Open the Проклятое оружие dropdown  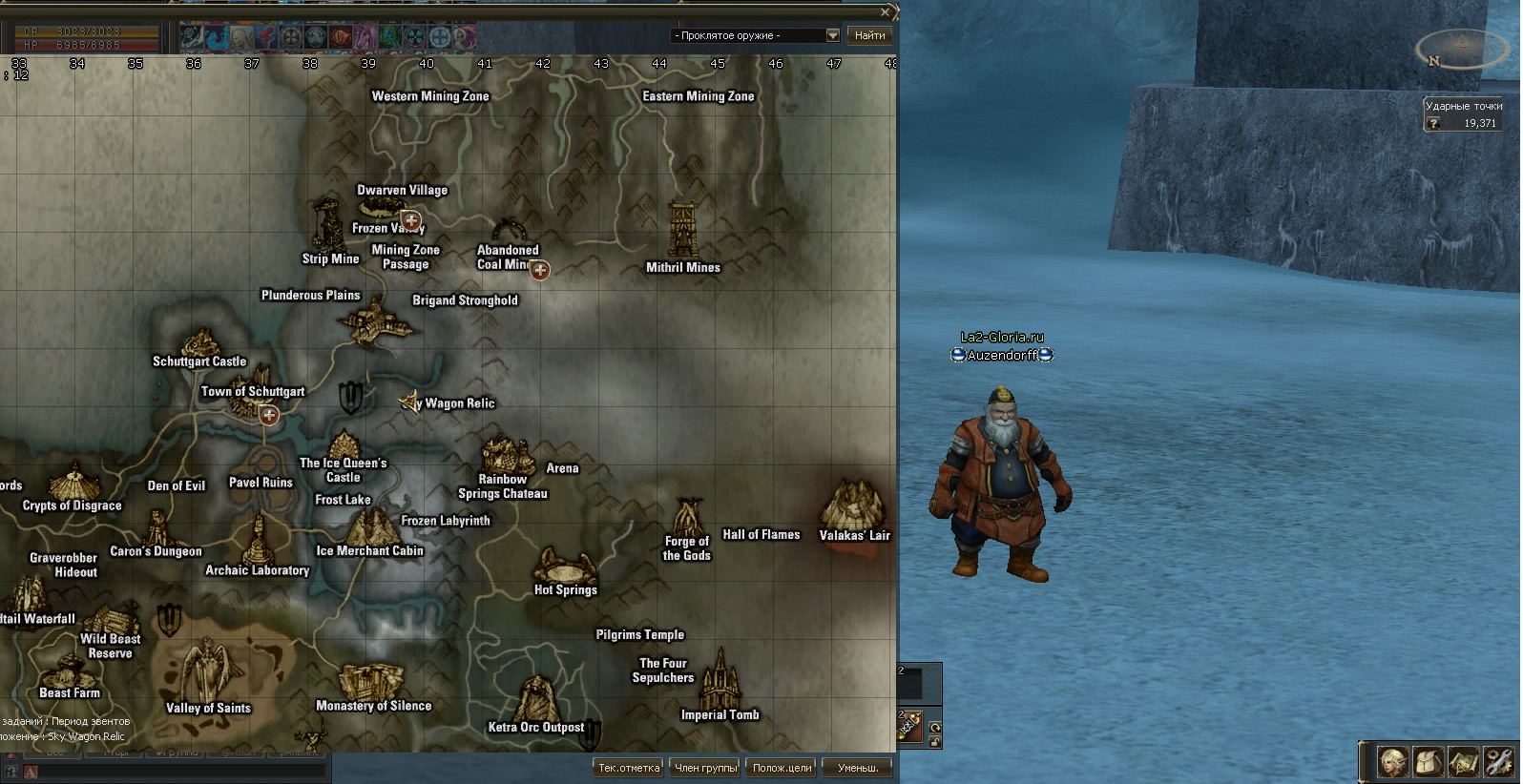point(832,35)
